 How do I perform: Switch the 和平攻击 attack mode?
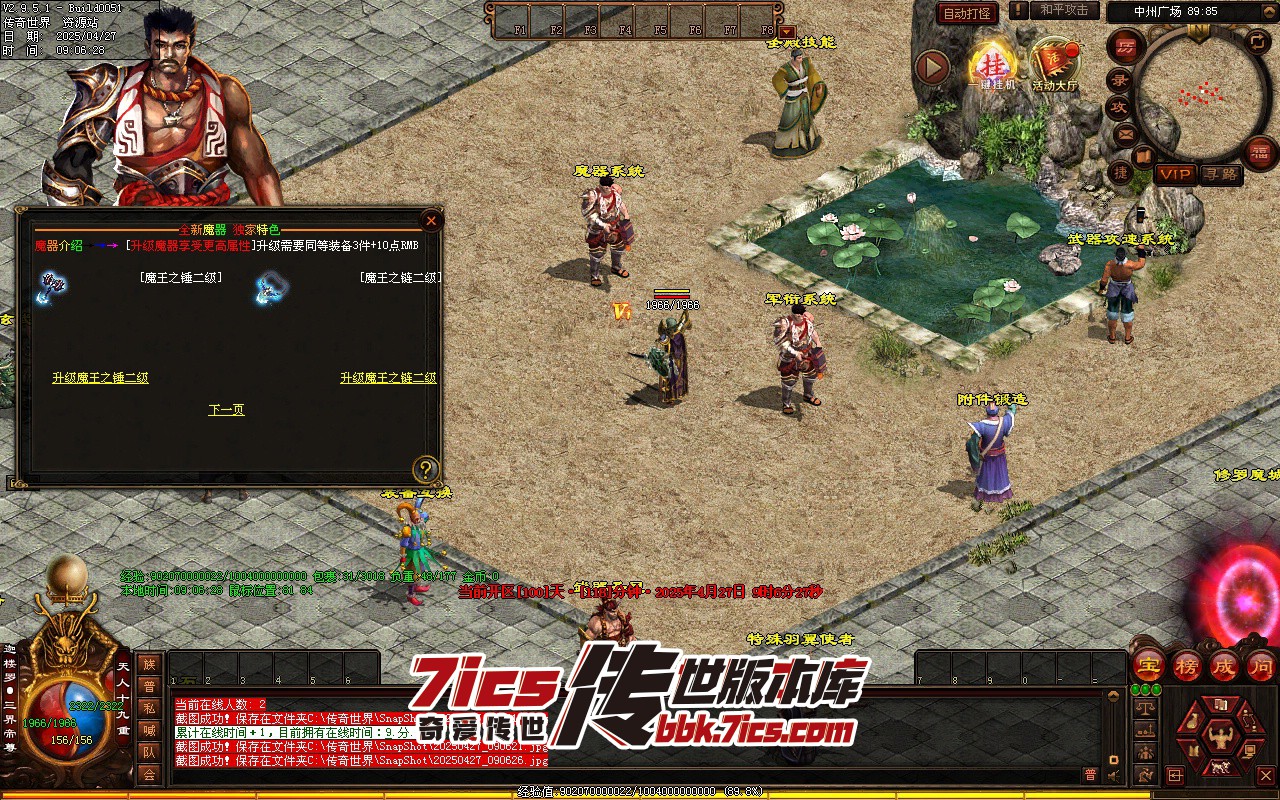[x=1063, y=10]
